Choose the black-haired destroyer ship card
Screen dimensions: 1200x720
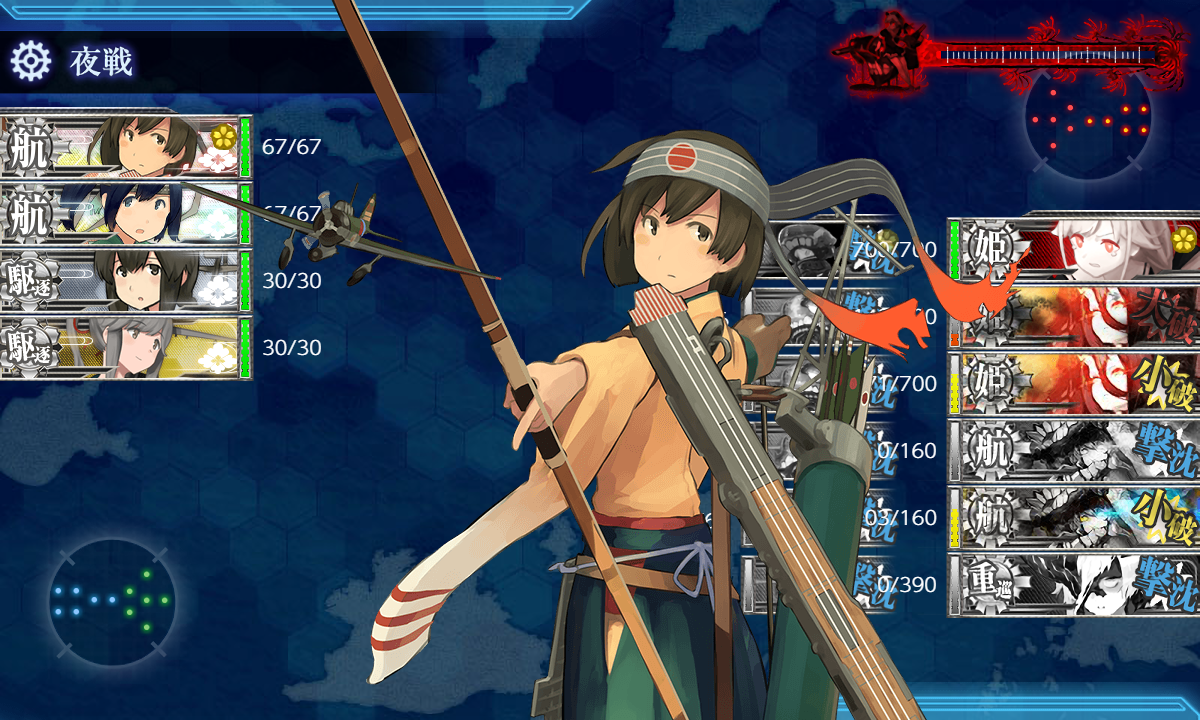coord(125,281)
